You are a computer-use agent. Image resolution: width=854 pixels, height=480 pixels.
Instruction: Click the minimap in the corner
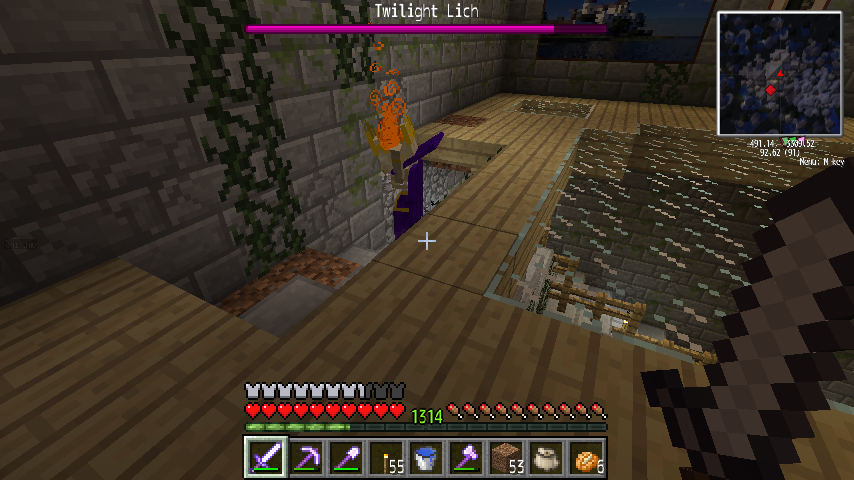pos(779,73)
